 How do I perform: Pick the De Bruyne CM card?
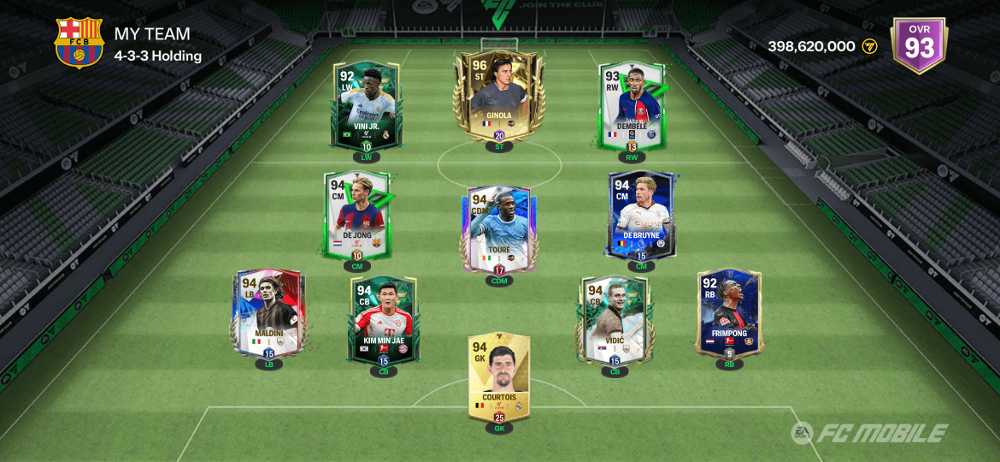coord(642,215)
